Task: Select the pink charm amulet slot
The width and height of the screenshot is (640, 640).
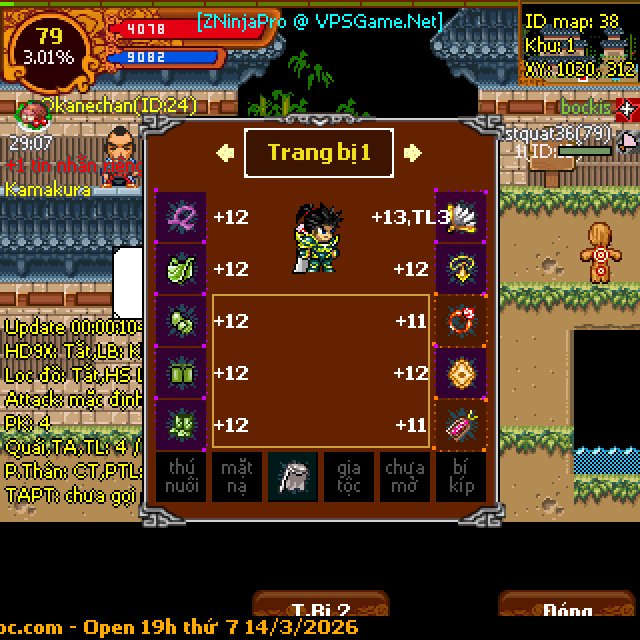Action: (x=461, y=425)
